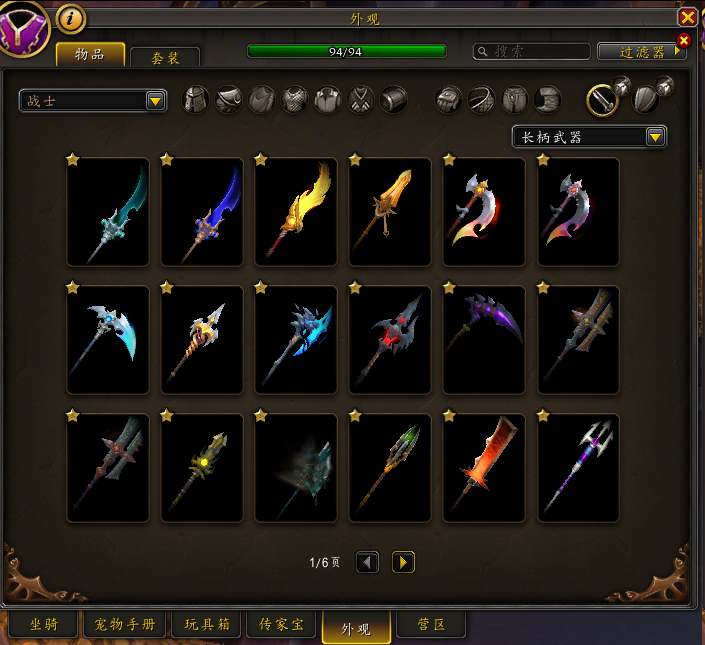The width and height of the screenshot is (705, 645).
Task: Select the 物品 tab
Action: tap(90, 54)
